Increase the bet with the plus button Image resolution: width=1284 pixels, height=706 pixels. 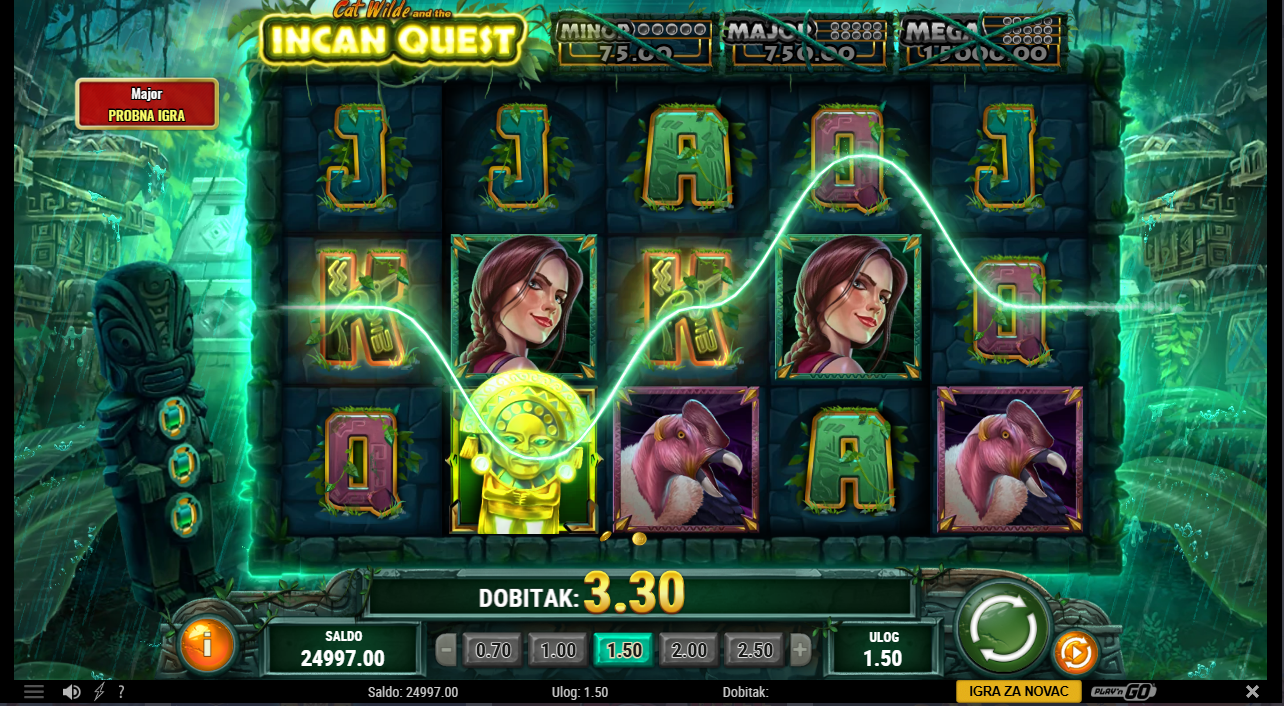pyautogui.click(x=800, y=651)
